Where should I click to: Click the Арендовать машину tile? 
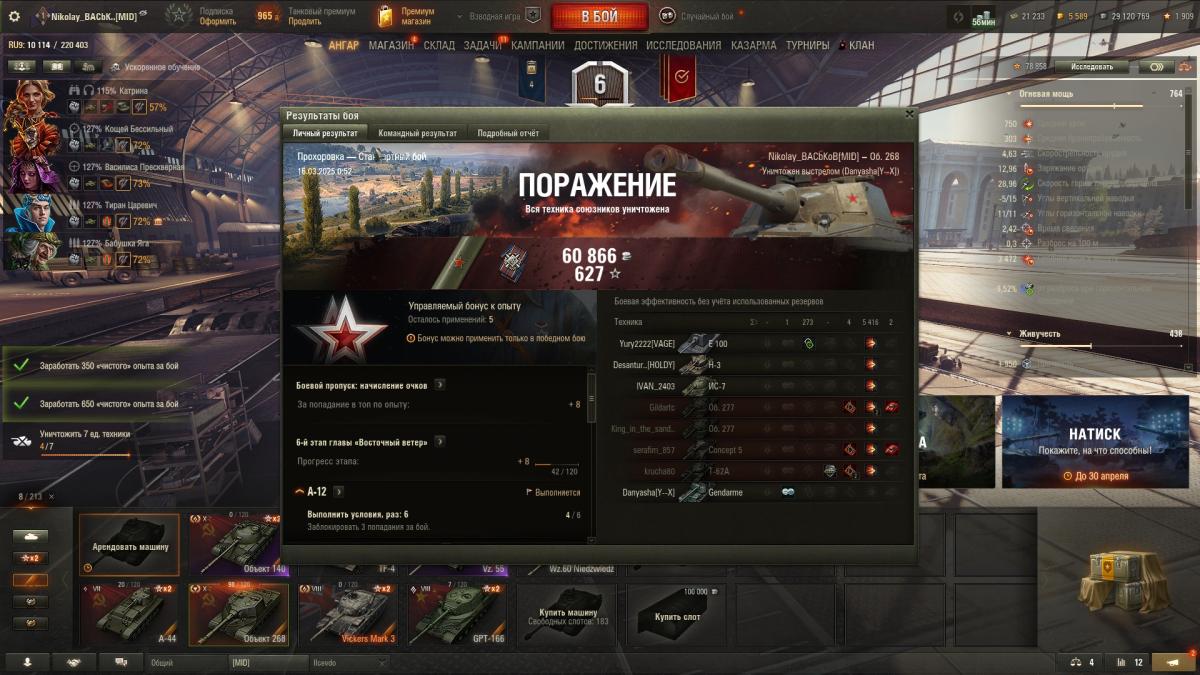[129, 544]
